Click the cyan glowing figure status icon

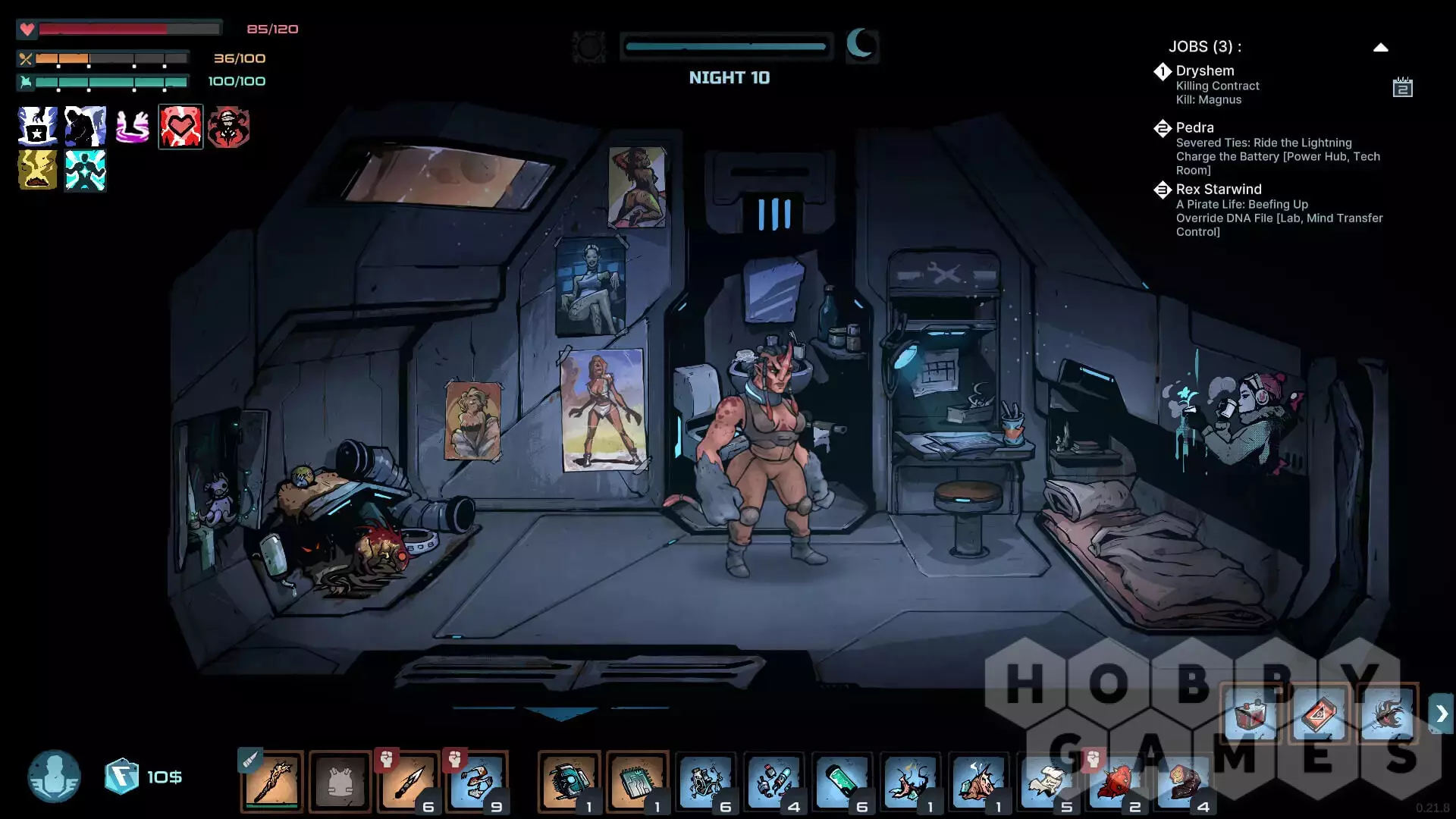pyautogui.click(x=85, y=170)
